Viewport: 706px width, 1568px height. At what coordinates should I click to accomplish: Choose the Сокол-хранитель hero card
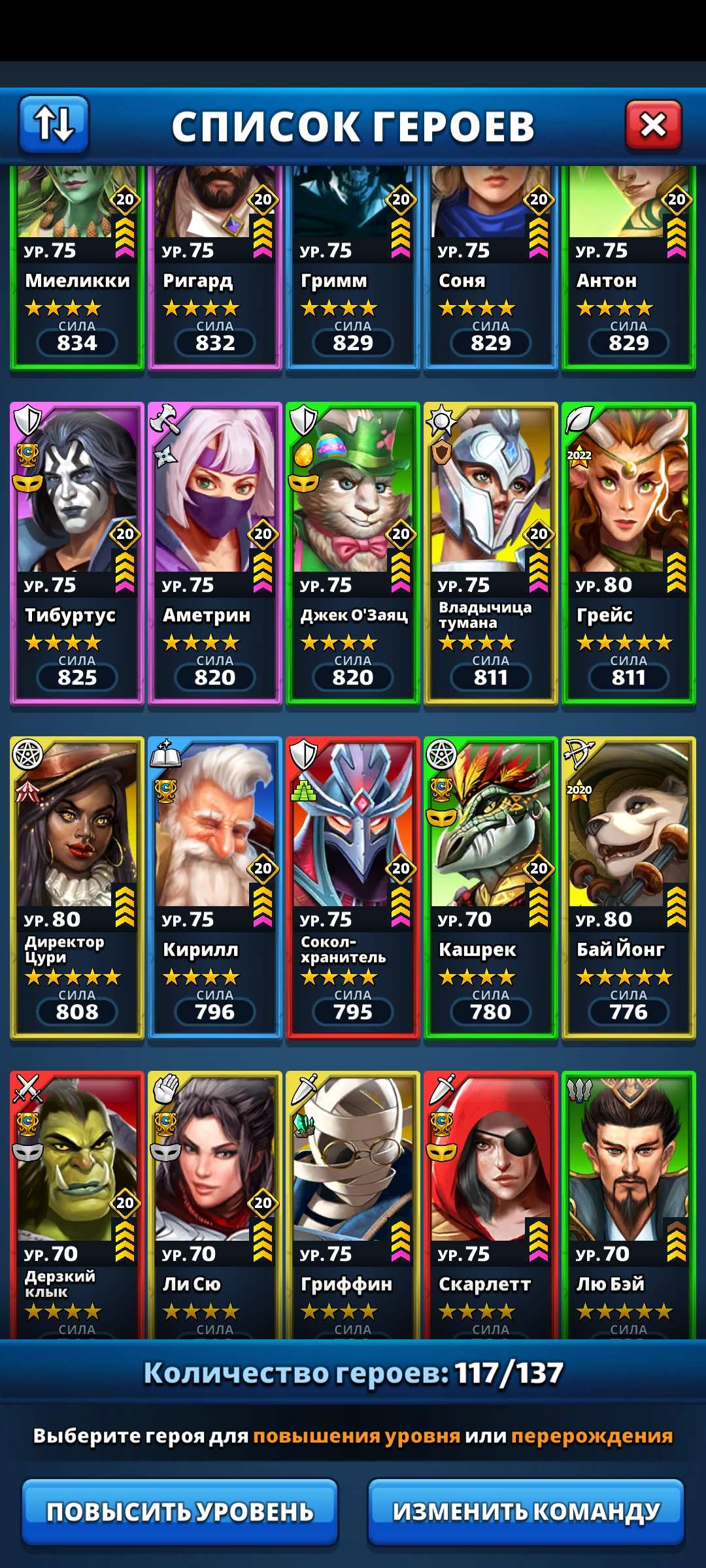pos(353,887)
